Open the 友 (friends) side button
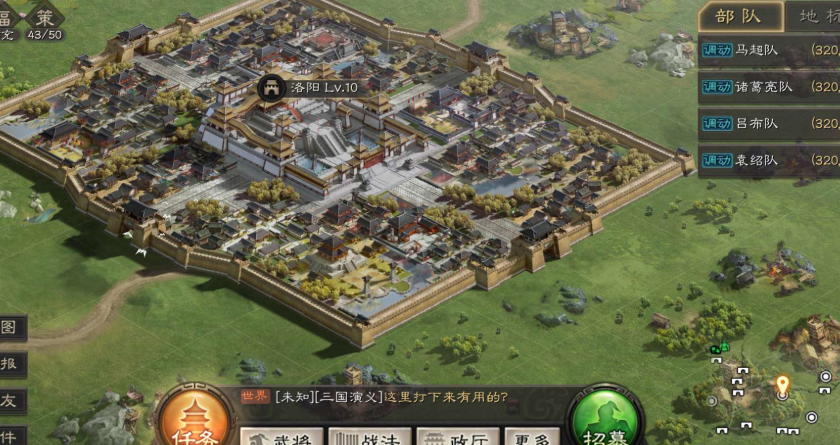840x445 pixels. point(9,400)
